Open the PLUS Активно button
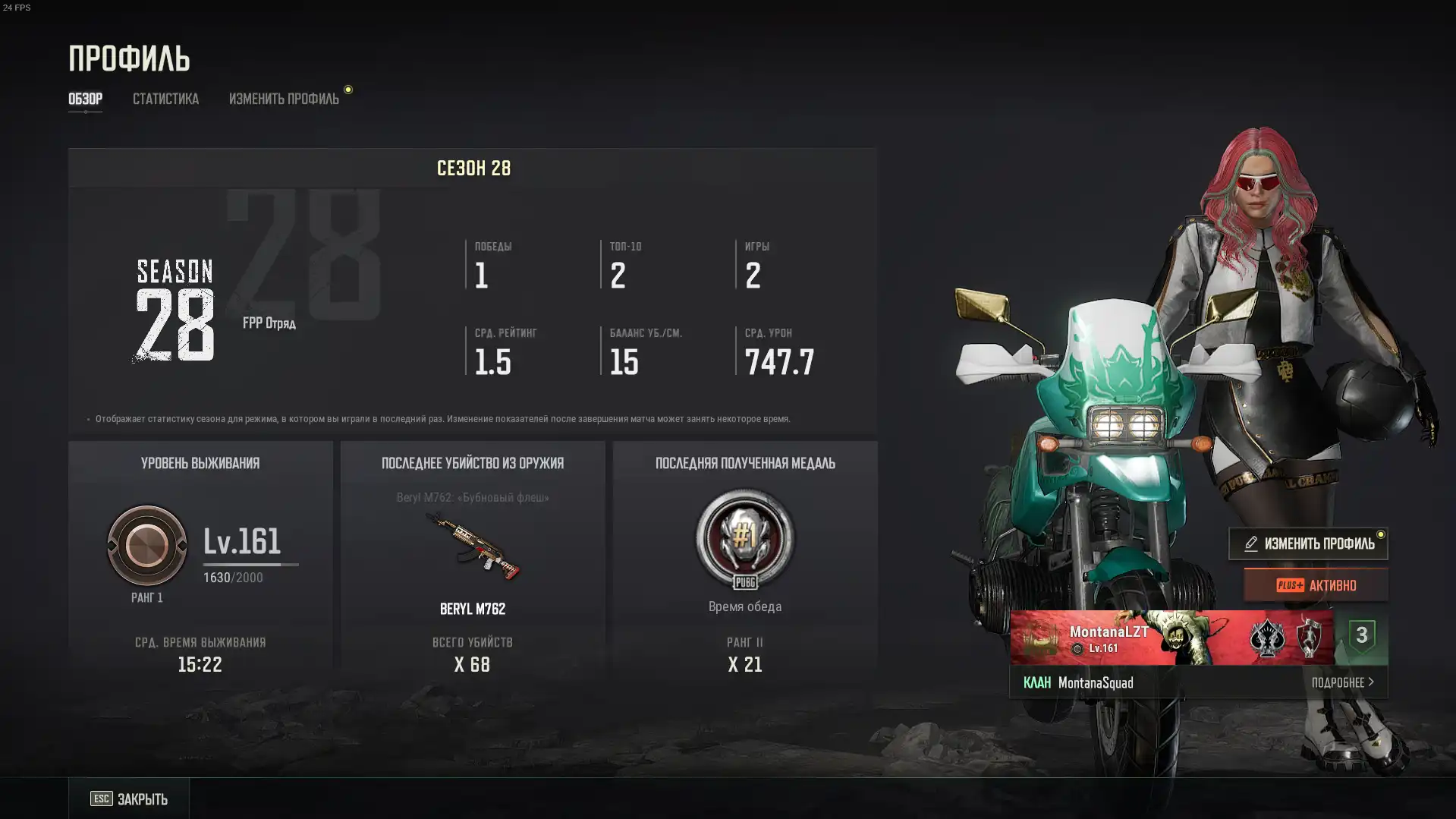The image size is (1456, 819). (1316, 585)
